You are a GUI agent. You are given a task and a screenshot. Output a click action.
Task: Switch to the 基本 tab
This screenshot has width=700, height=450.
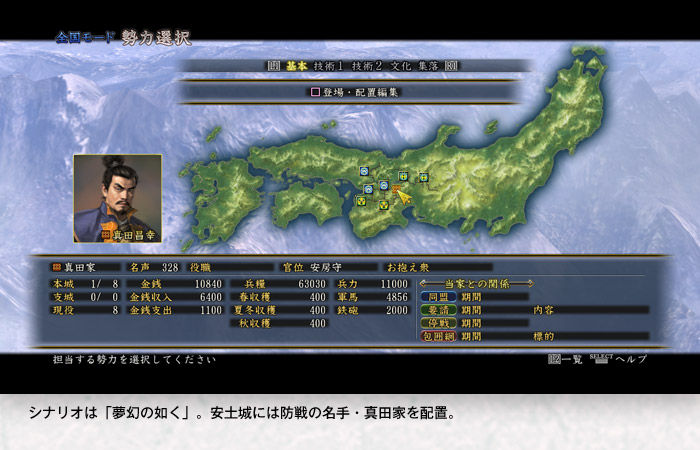(x=297, y=65)
